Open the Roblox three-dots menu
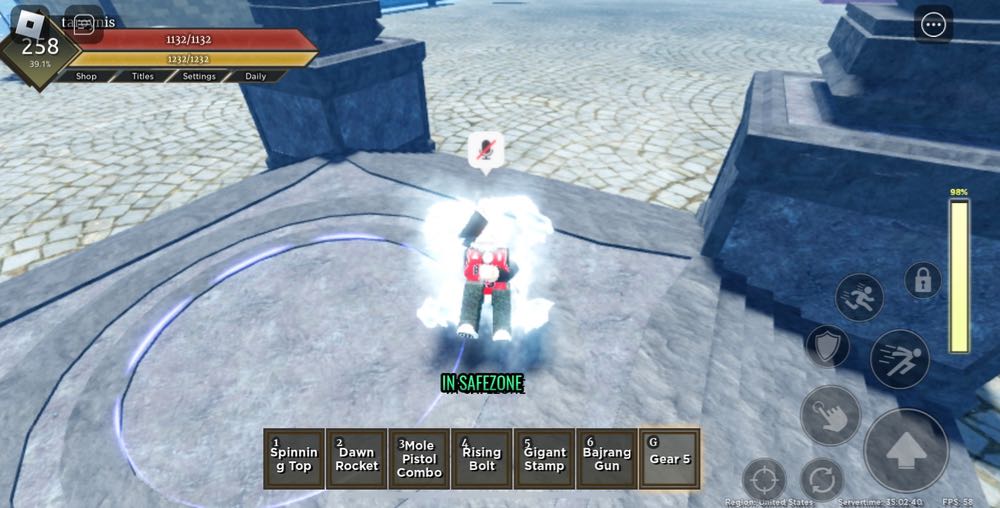 pyautogui.click(x=933, y=26)
